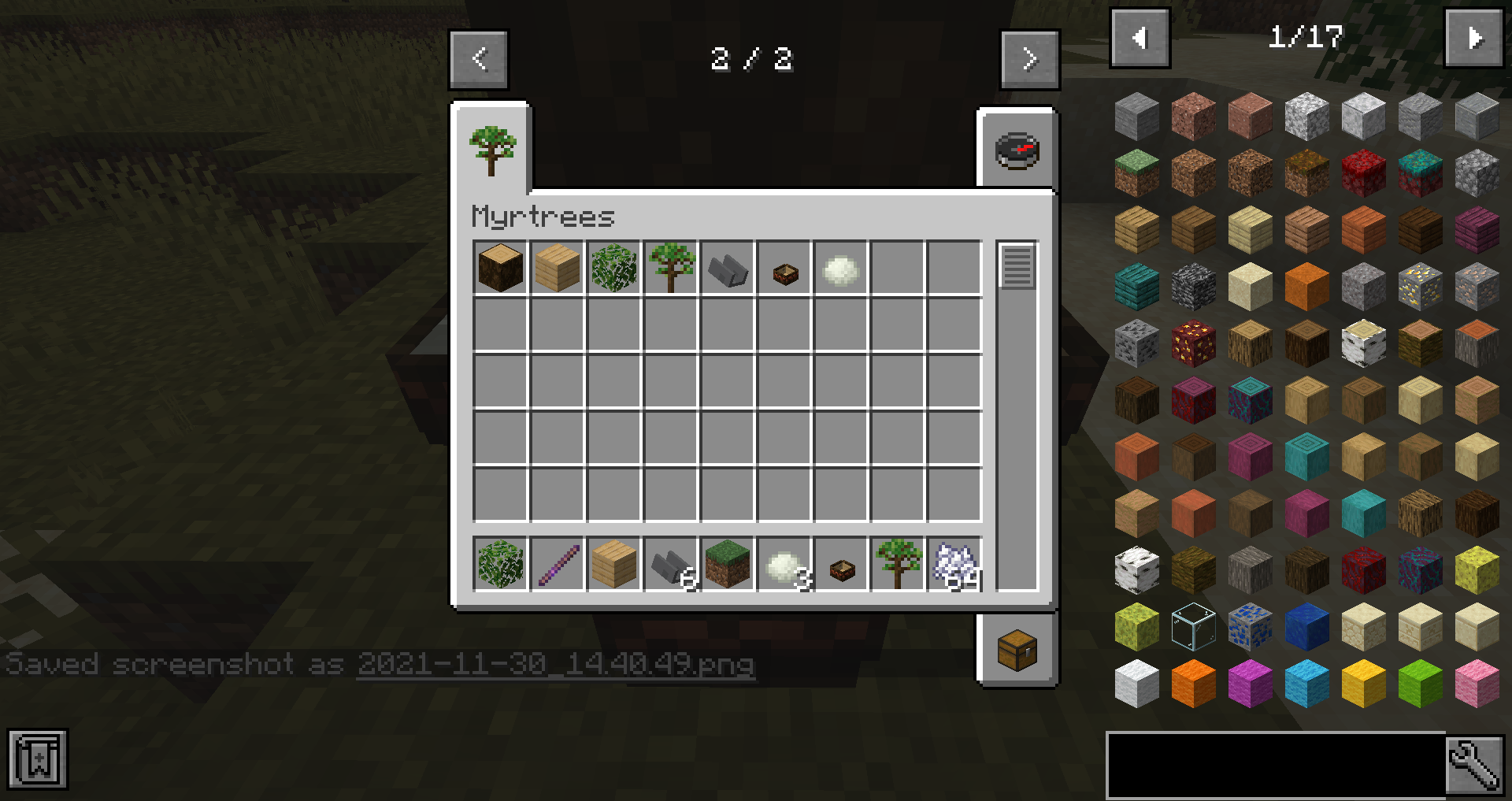
Task: Pick the dark log block in Myrtrees
Action: (501, 269)
